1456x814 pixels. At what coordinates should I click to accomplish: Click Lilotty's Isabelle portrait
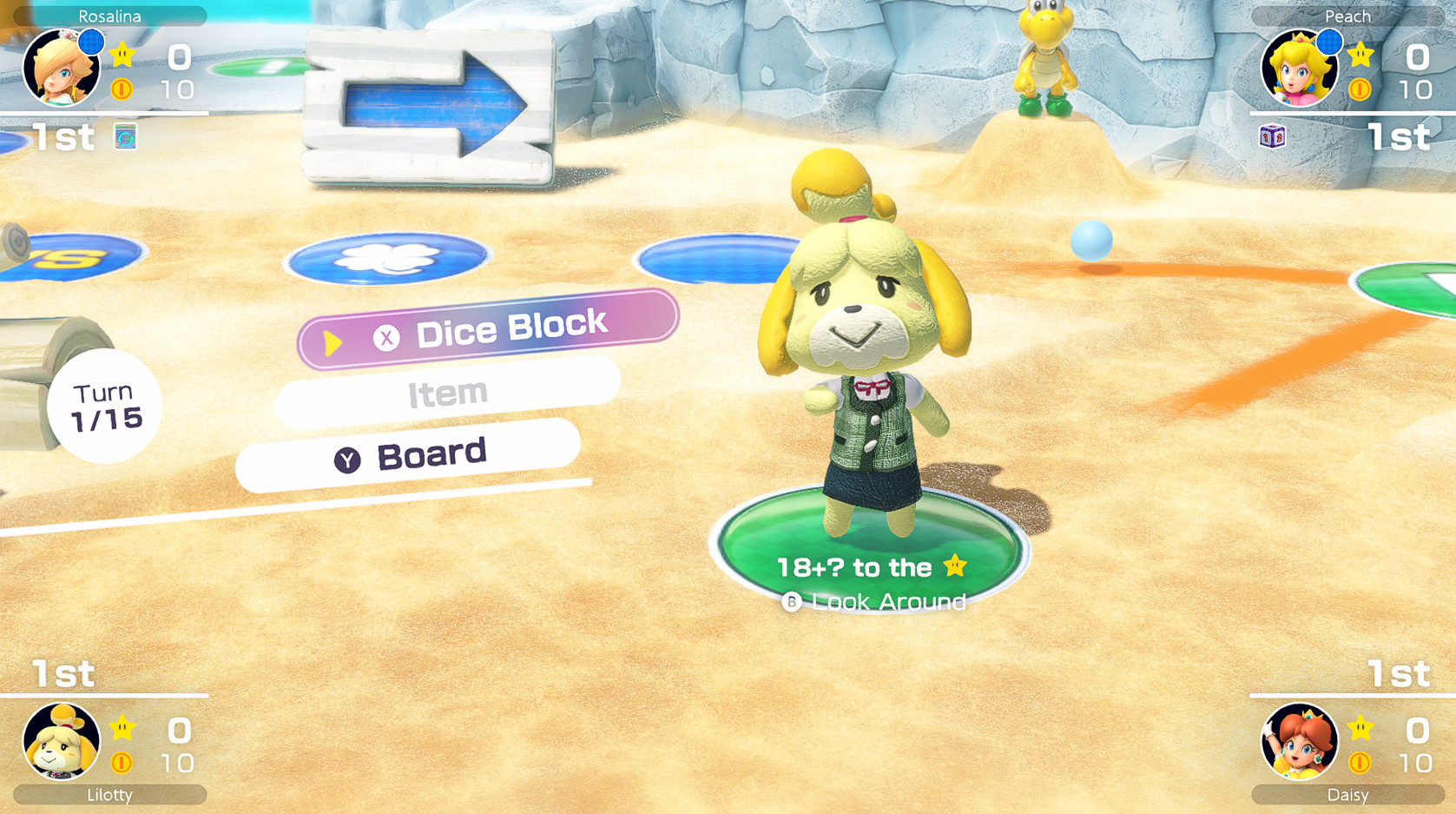point(62,743)
